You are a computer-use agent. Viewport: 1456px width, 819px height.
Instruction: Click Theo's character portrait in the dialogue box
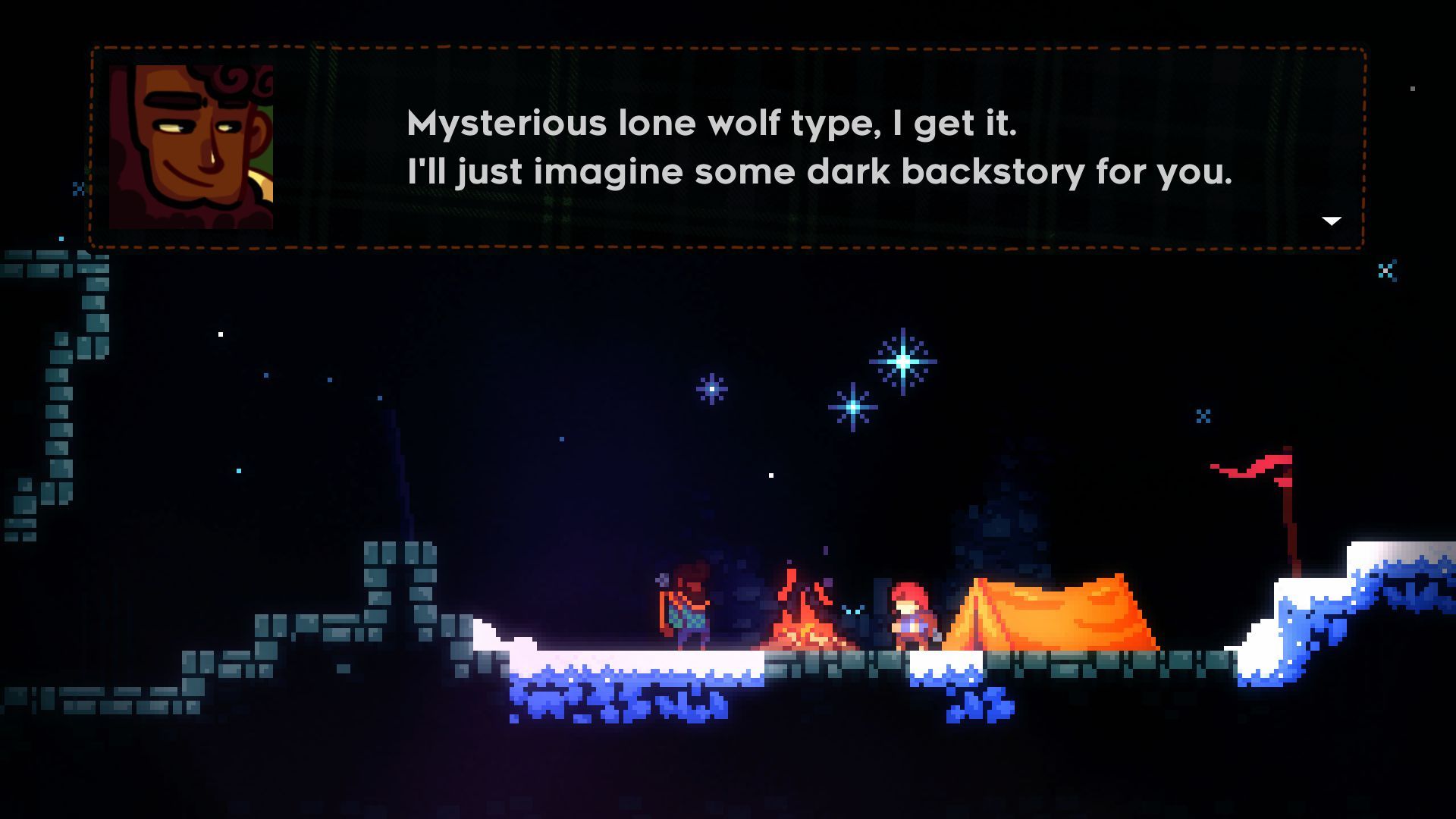(192, 144)
